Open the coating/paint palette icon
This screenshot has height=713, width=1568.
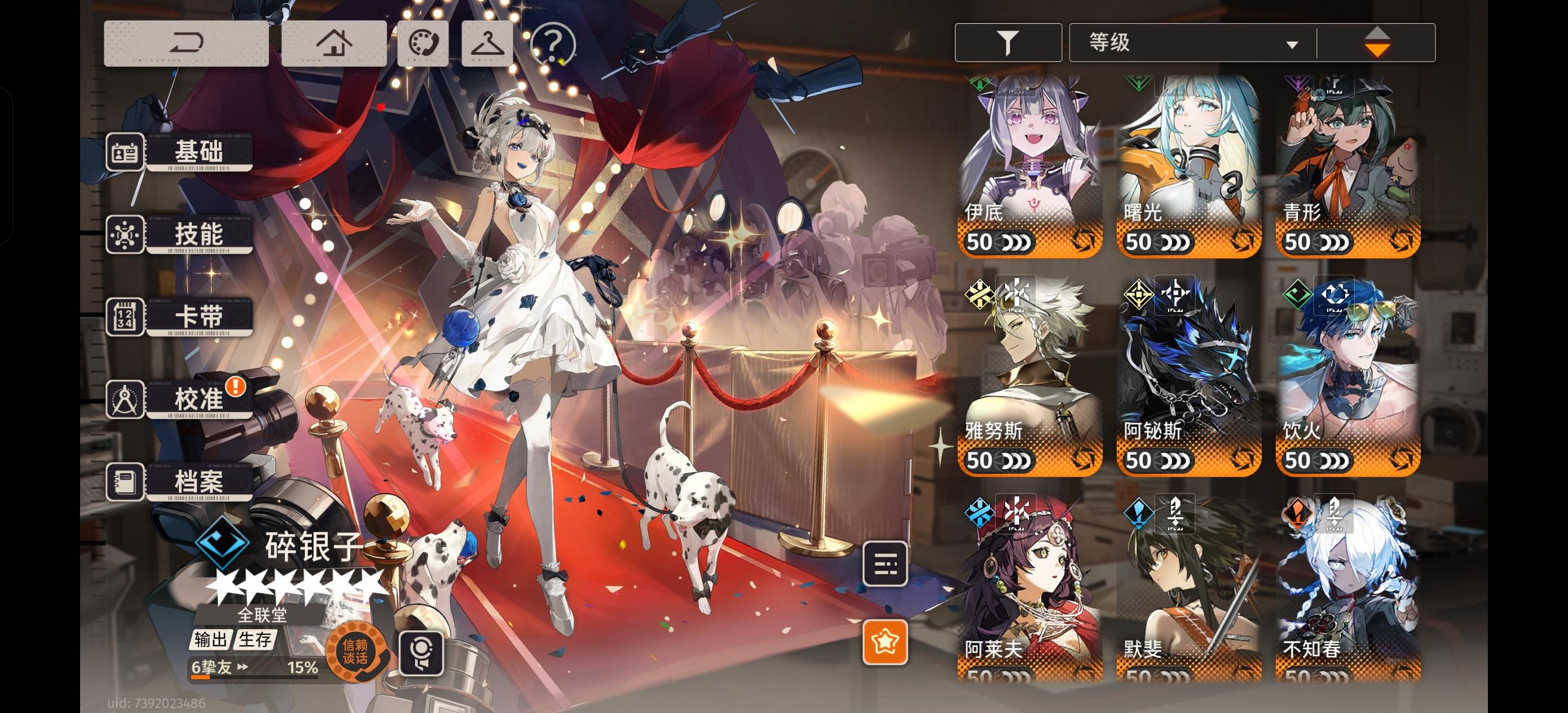[422, 43]
